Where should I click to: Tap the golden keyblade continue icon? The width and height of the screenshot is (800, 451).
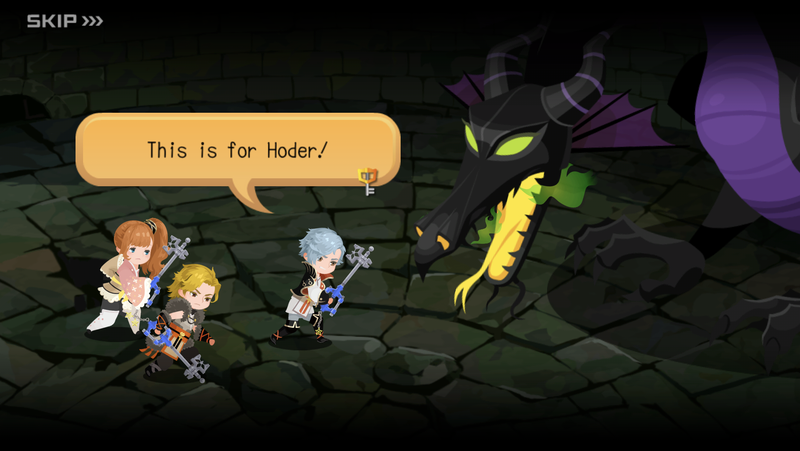[x=368, y=181]
